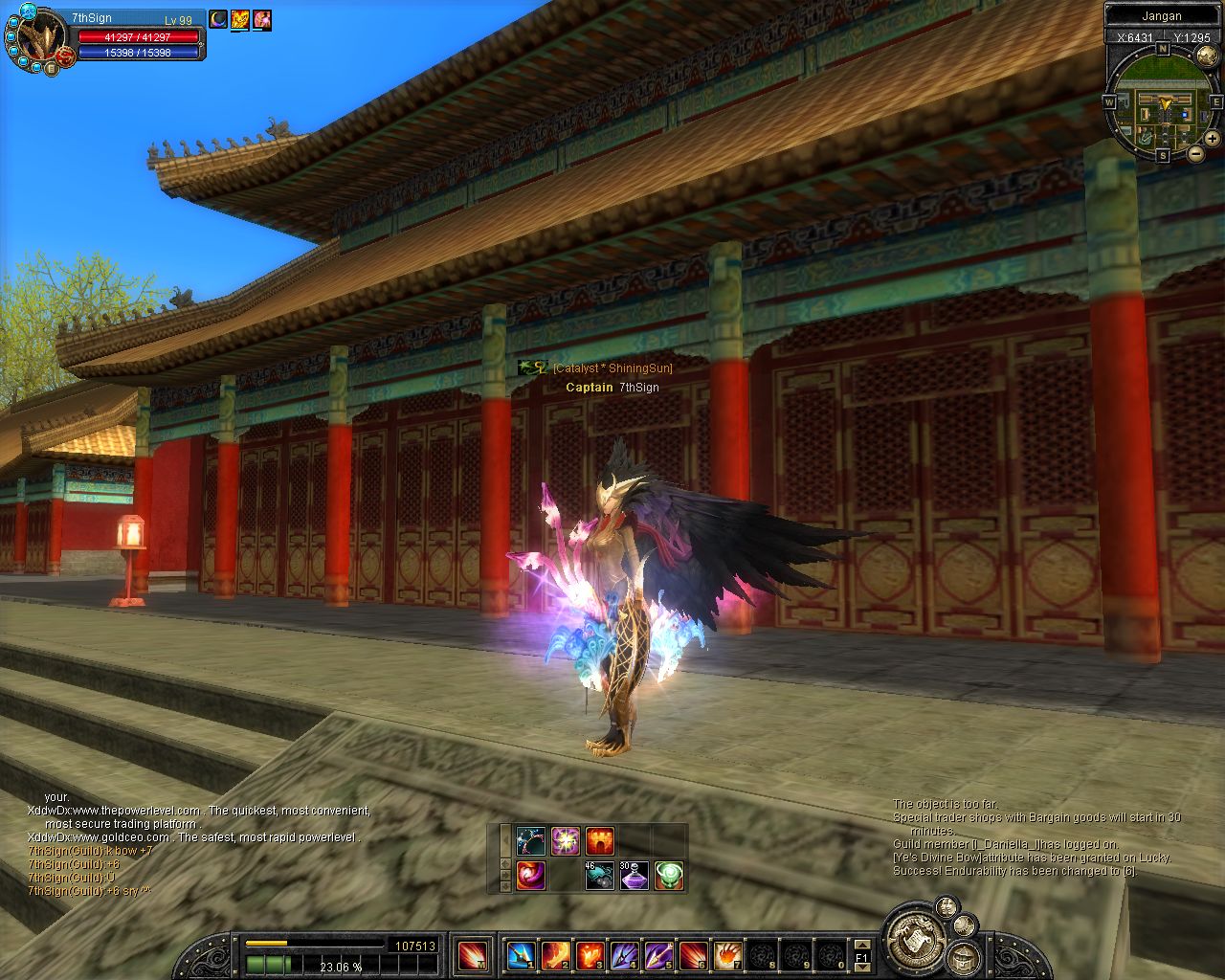
Task: Click the minimap zoom-in plus button
Action: pyautogui.click(x=1212, y=139)
